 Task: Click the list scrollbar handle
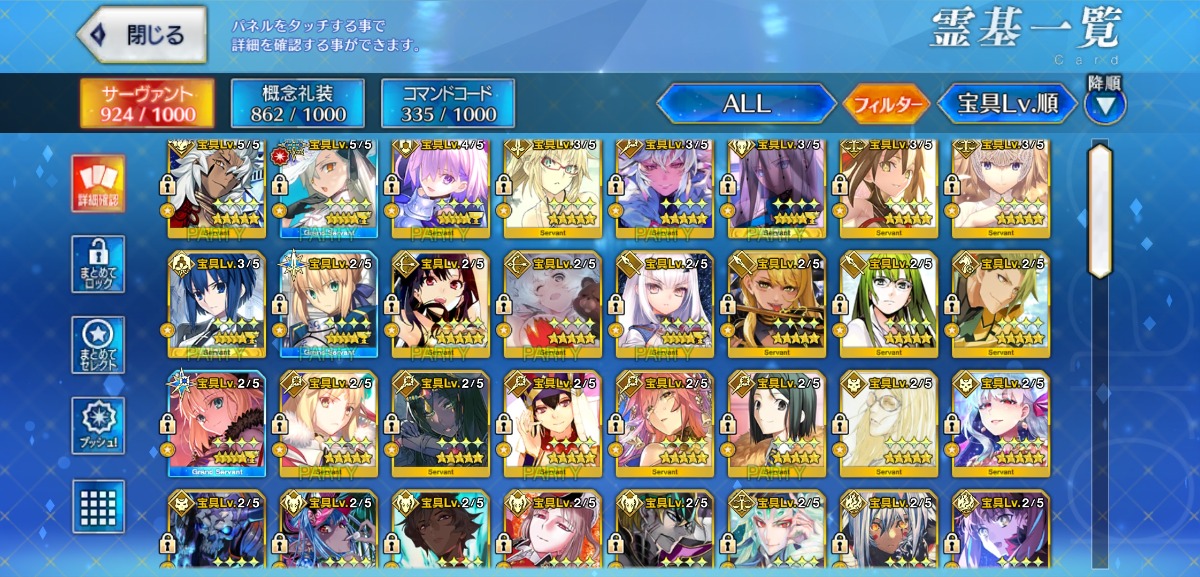1100,210
